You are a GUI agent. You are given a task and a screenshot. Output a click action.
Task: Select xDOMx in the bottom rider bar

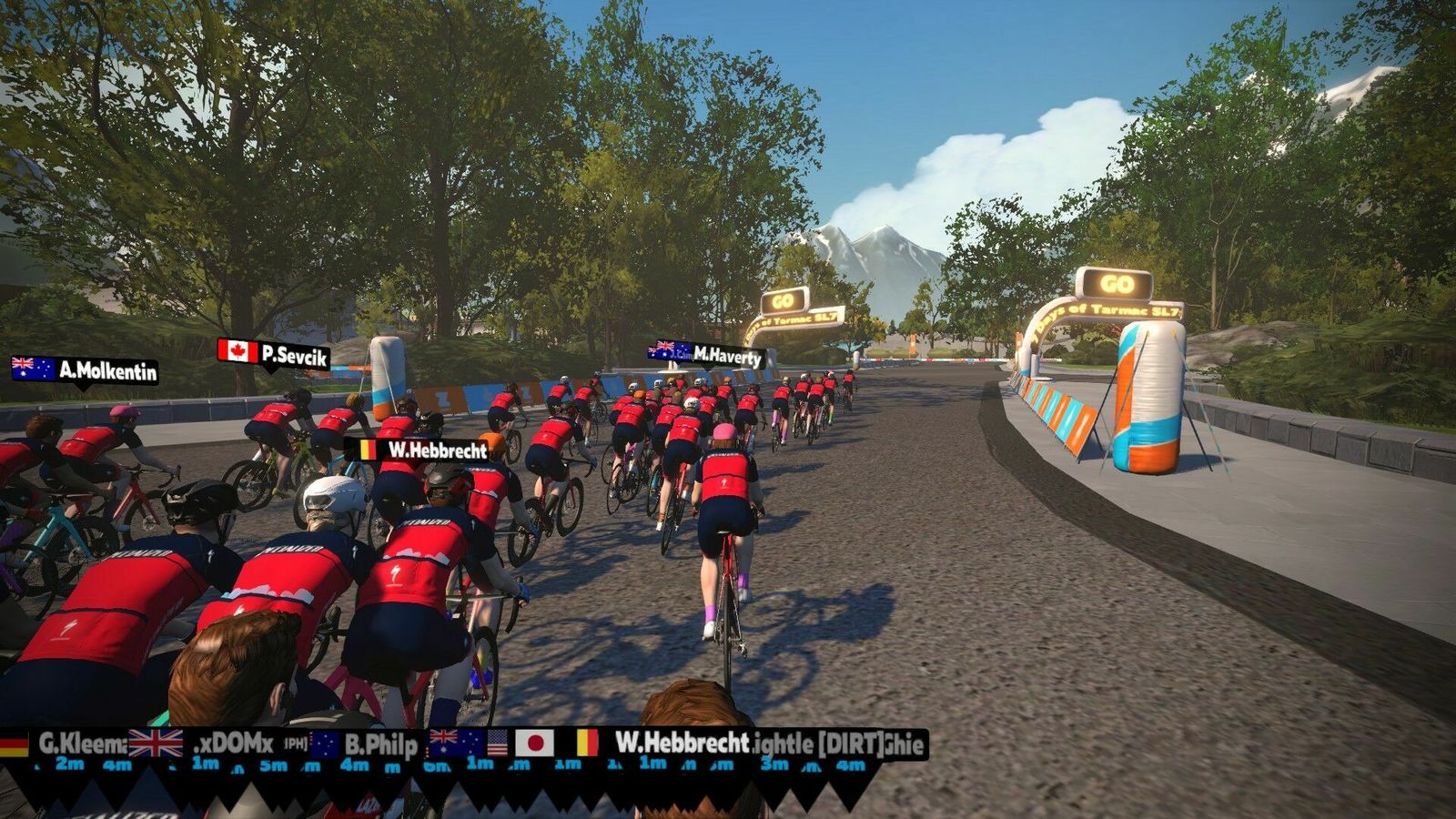(234, 744)
